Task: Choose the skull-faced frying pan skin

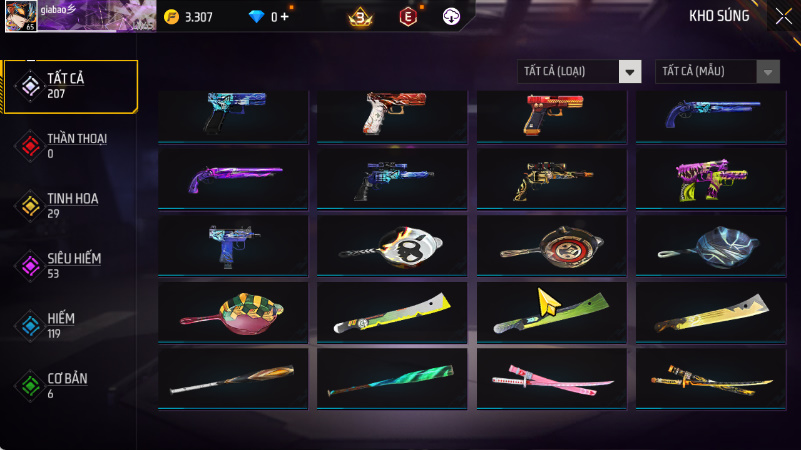Action: tap(392, 244)
